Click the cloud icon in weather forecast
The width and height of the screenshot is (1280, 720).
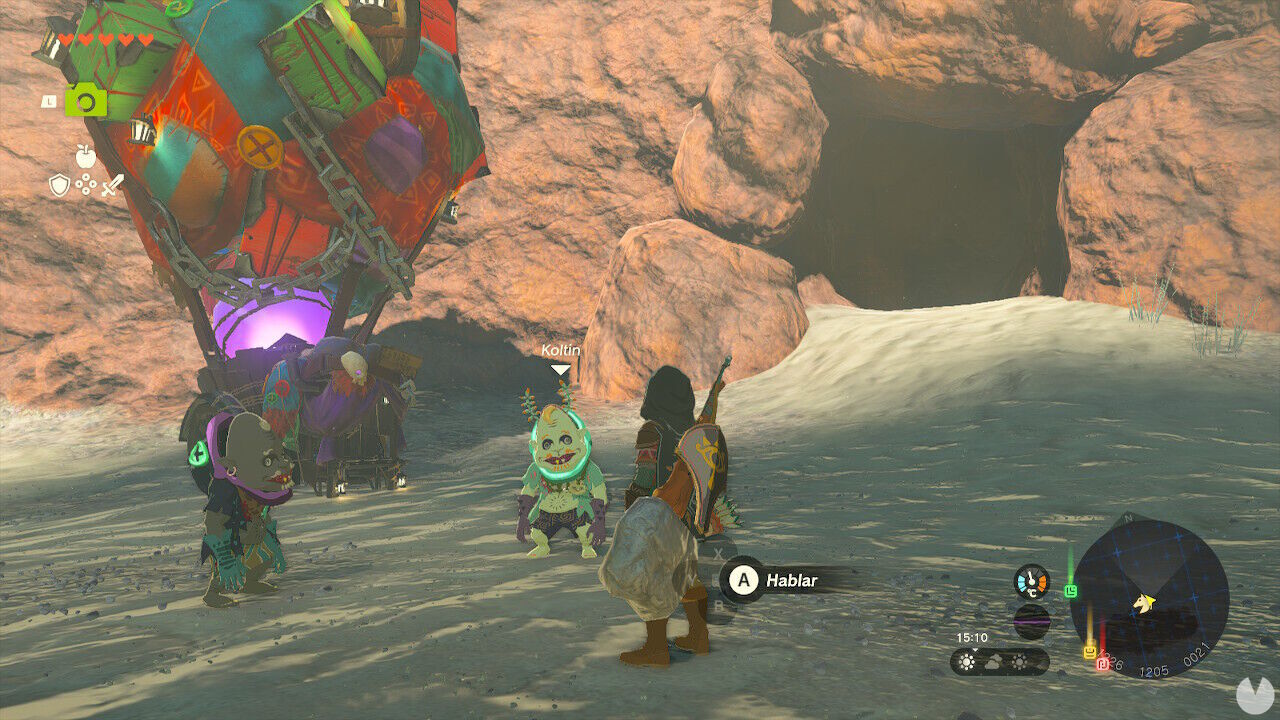click(993, 662)
